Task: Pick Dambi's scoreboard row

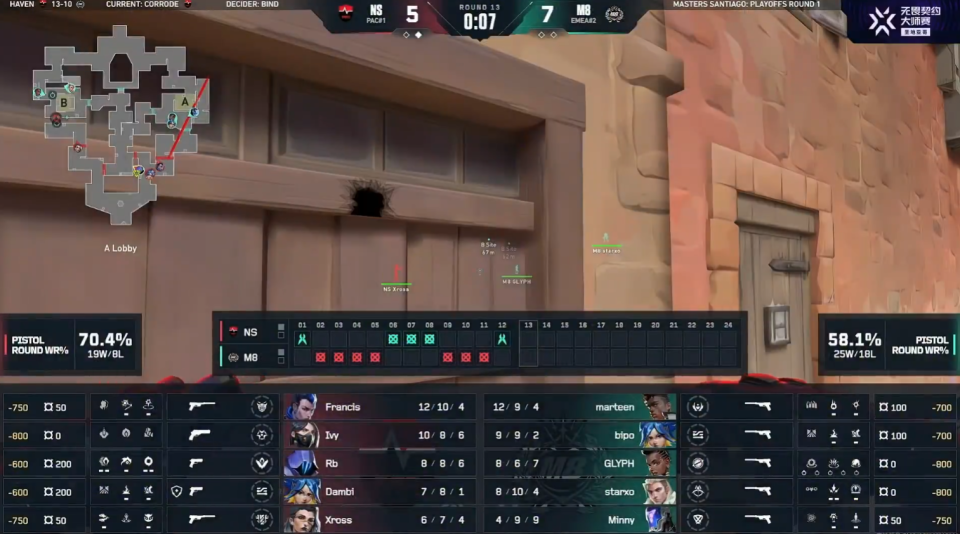Action: pos(380,491)
